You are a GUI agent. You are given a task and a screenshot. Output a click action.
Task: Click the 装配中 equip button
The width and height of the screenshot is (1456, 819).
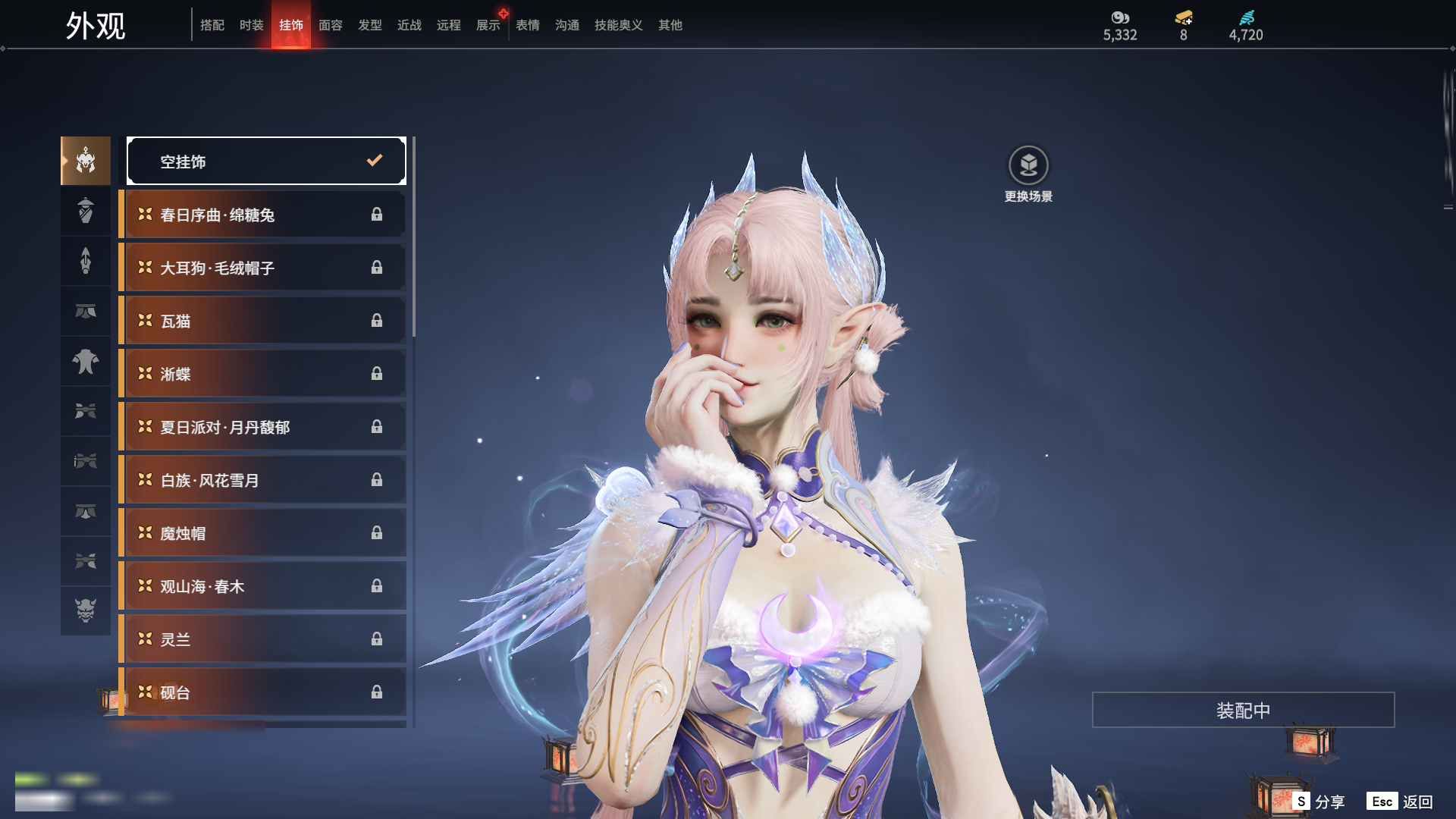[1243, 710]
